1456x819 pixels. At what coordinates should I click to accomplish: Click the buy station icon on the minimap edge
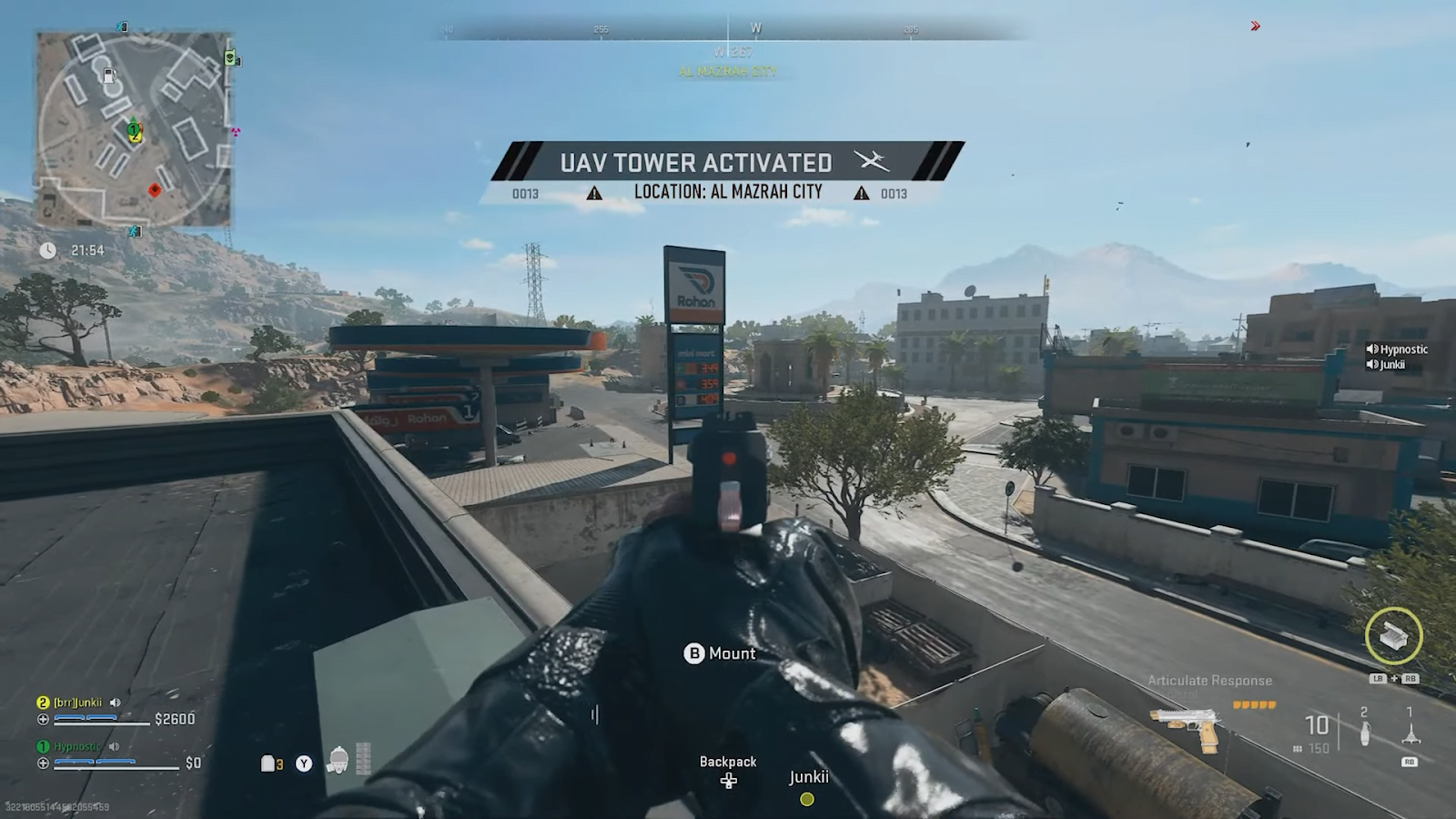[x=228, y=57]
